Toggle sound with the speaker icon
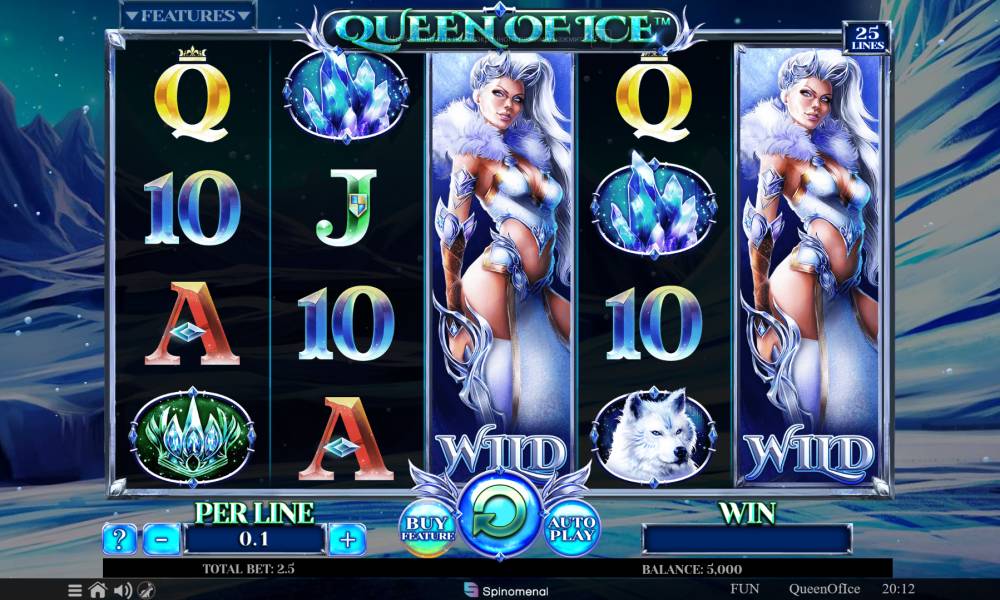This screenshot has height=600, width=1000. tap(123, 590)
